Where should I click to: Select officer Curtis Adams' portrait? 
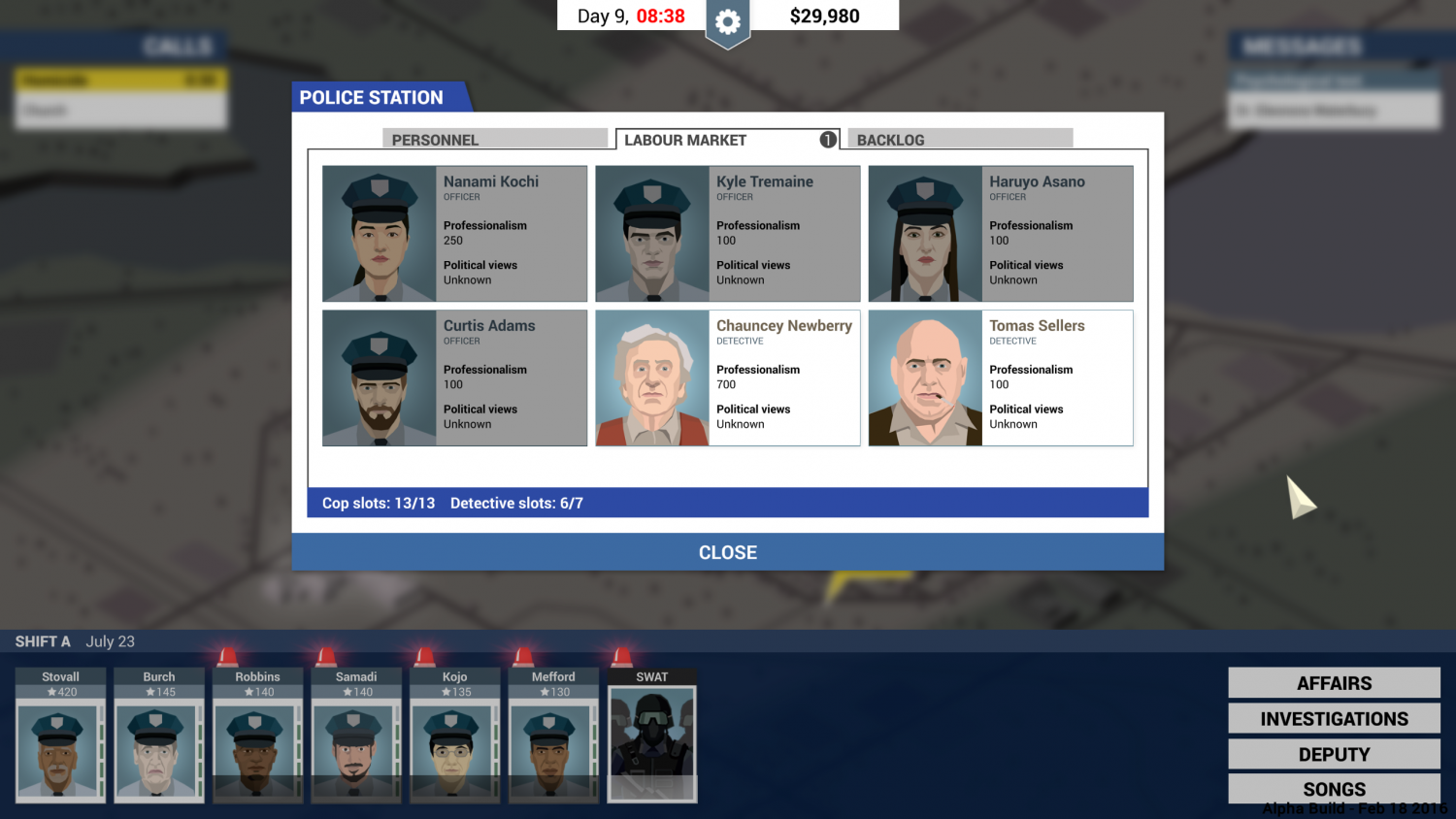pyautogui.click(x=378, y=377)
